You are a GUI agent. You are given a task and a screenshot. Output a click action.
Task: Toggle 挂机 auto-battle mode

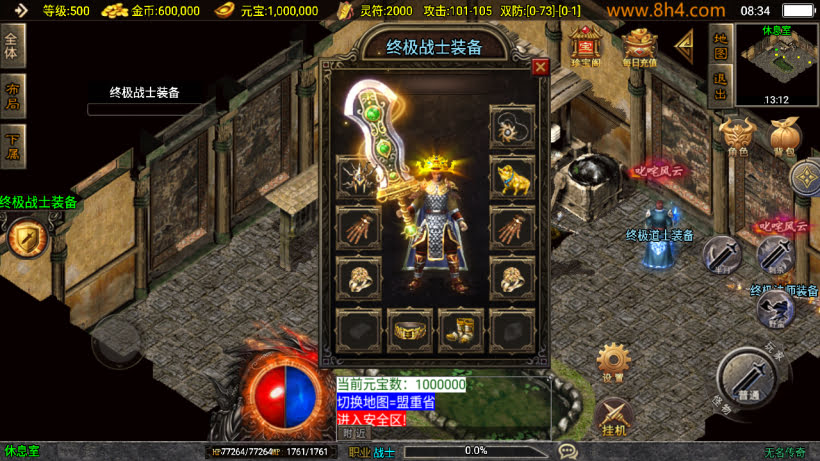point(614,416)
